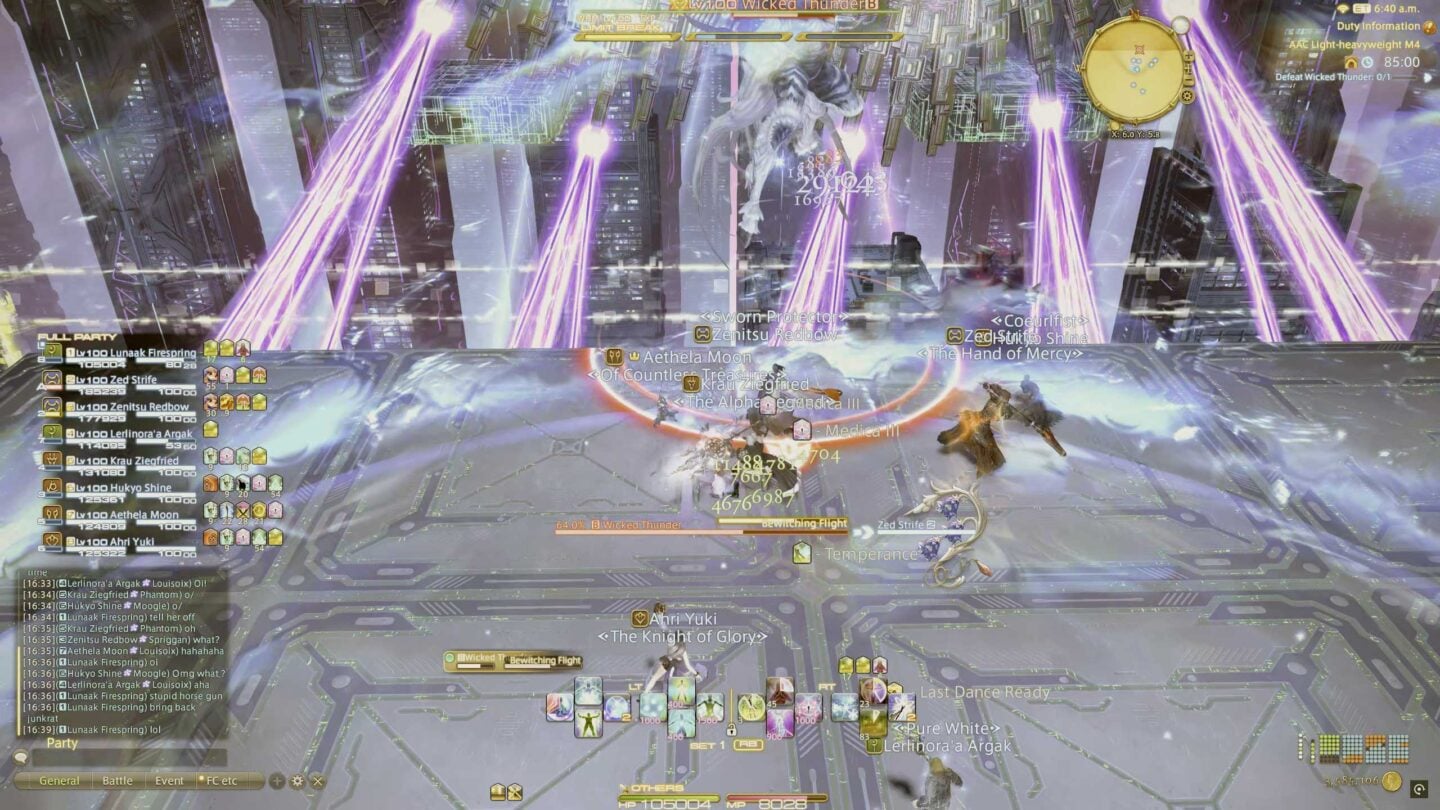Click the gil currency icon at bottom right
This screenshot has height=810, width=1440.
pos(1392,781)
